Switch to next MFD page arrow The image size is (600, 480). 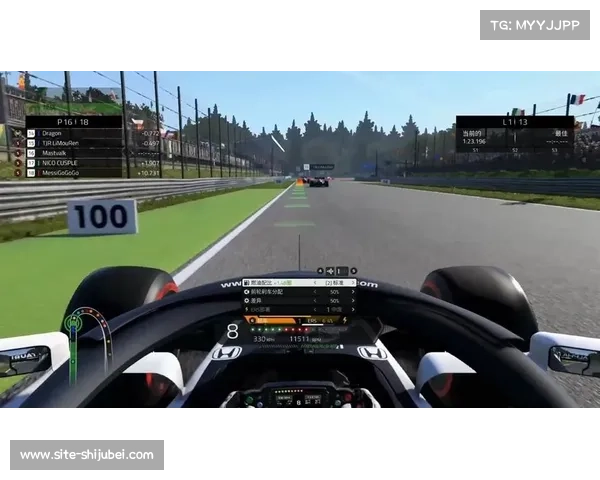coord(353,271)
